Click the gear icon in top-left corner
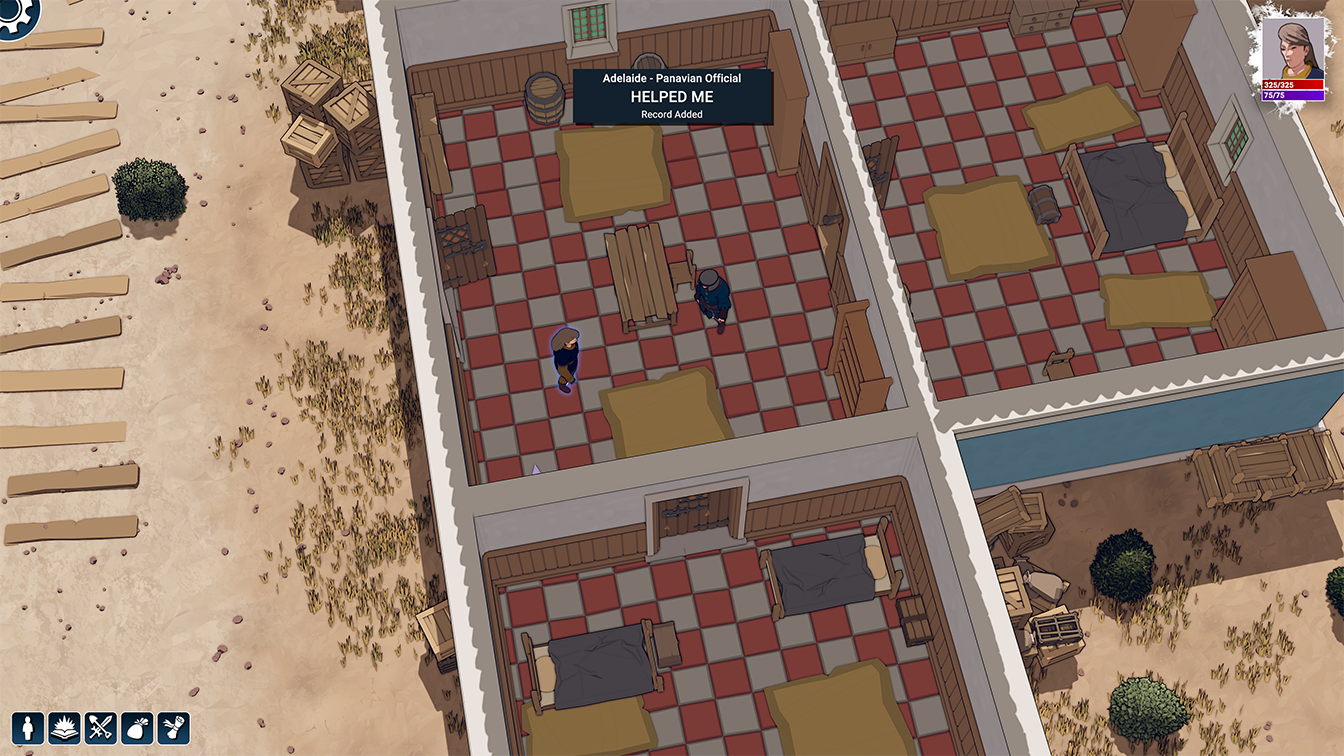The height and width of the screenshot is (756, 1344). tap(14, 14)
